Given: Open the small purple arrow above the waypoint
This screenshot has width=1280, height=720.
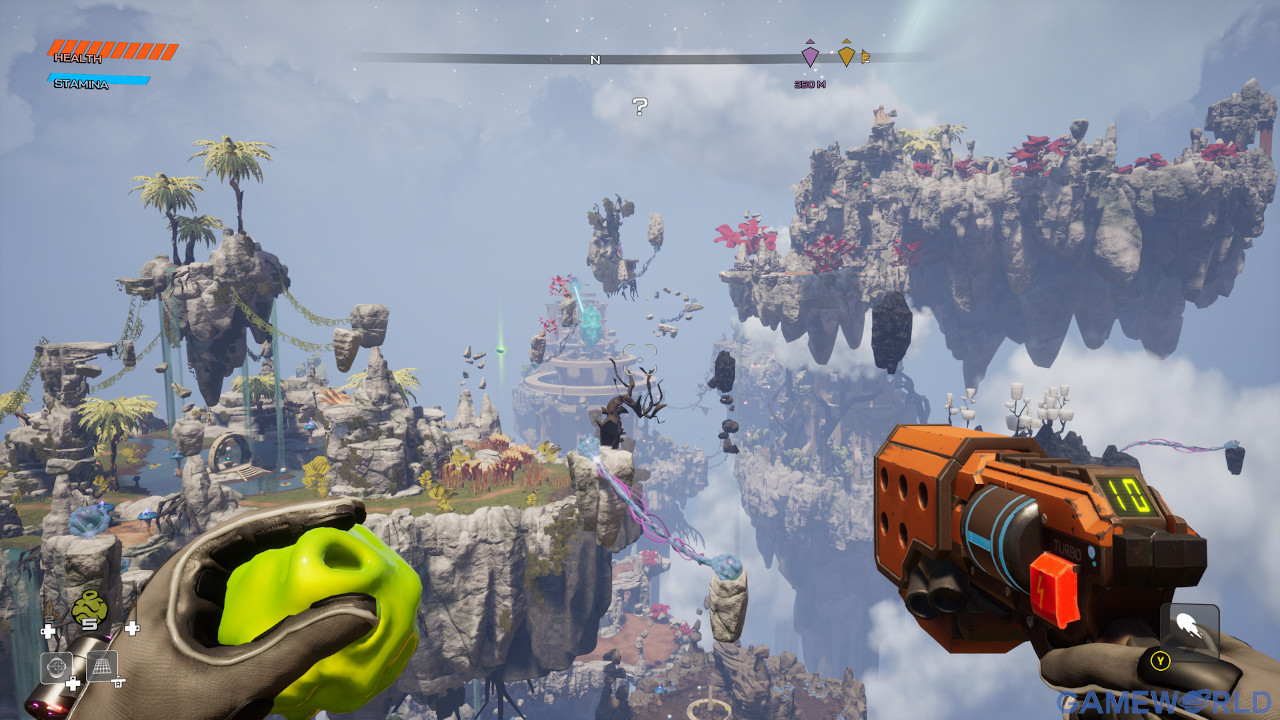Looking at the screenshot, I should 810,42.
